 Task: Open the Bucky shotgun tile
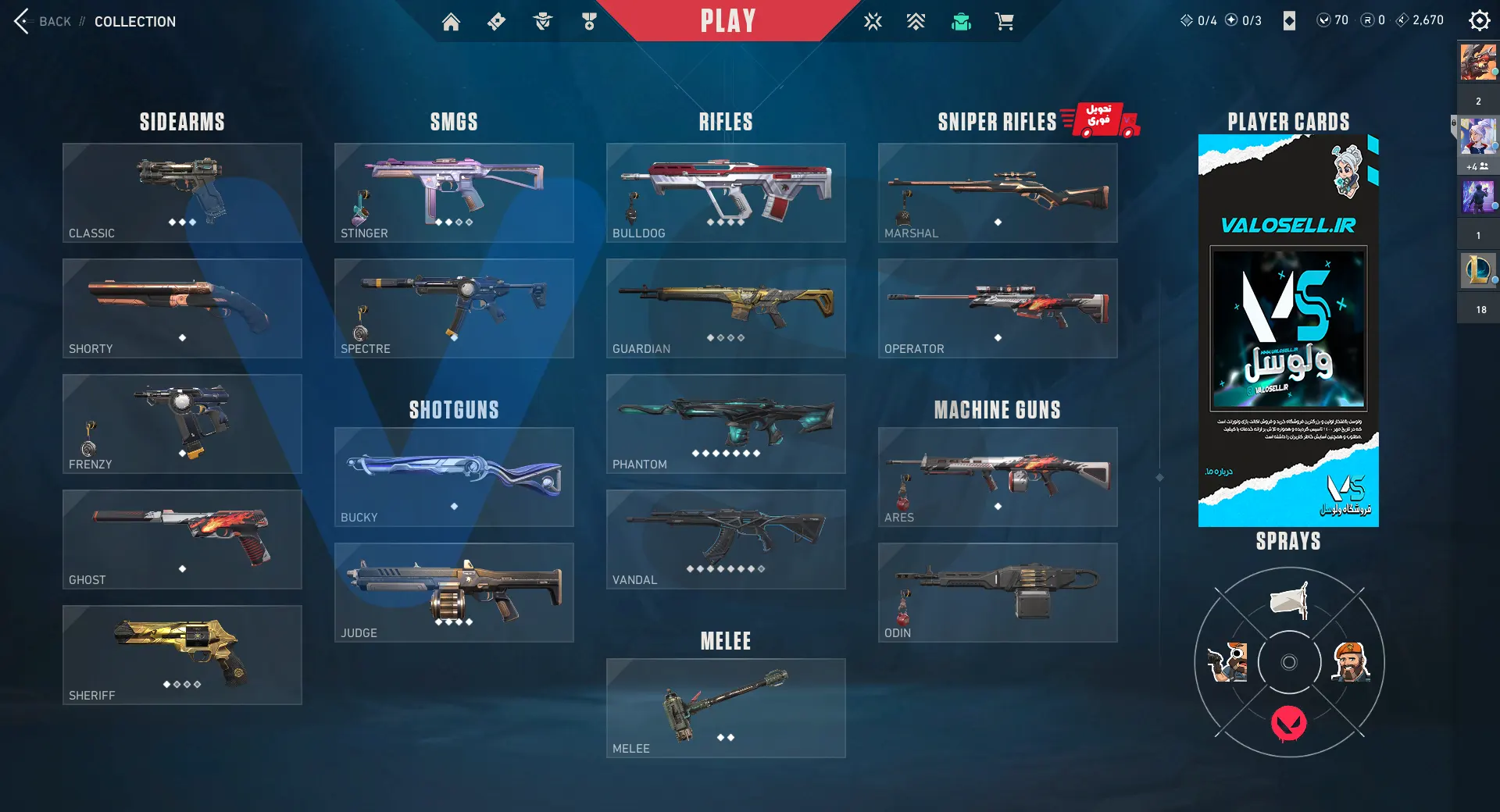click(x=454, y=476)
